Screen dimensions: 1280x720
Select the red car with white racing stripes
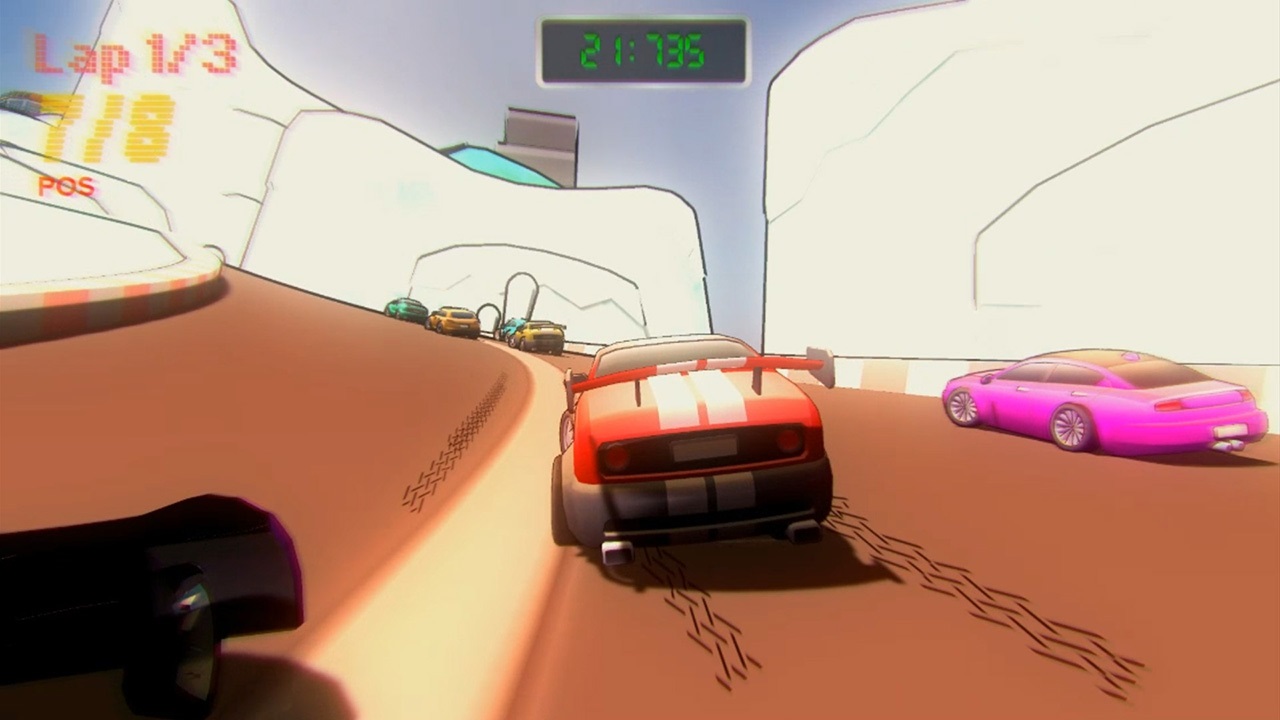pos(700,440)
